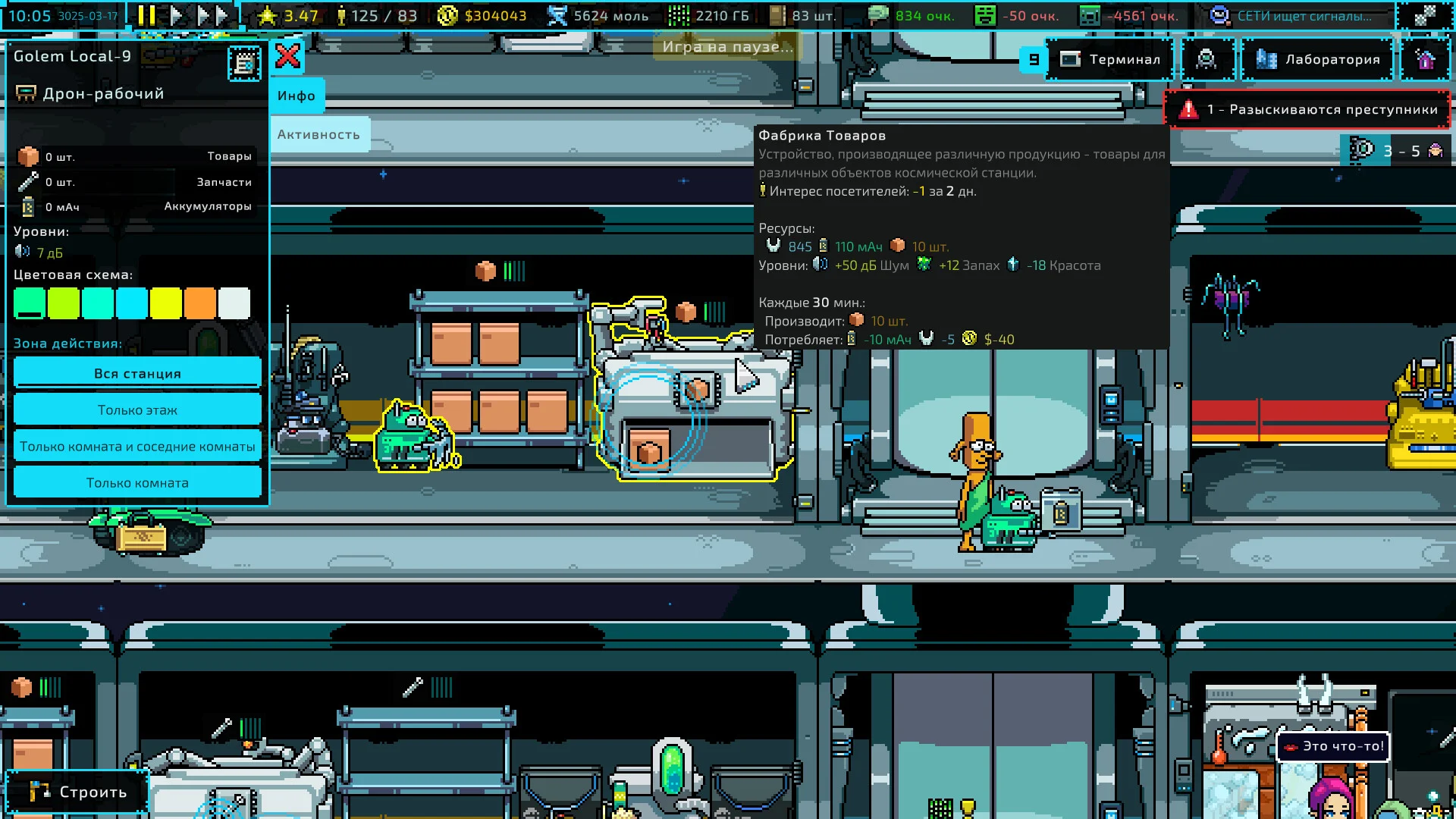Screen dimensions: 1456x819
Task: Choose Только комната и соседние комнаты zone
Action: coord(137,446)
